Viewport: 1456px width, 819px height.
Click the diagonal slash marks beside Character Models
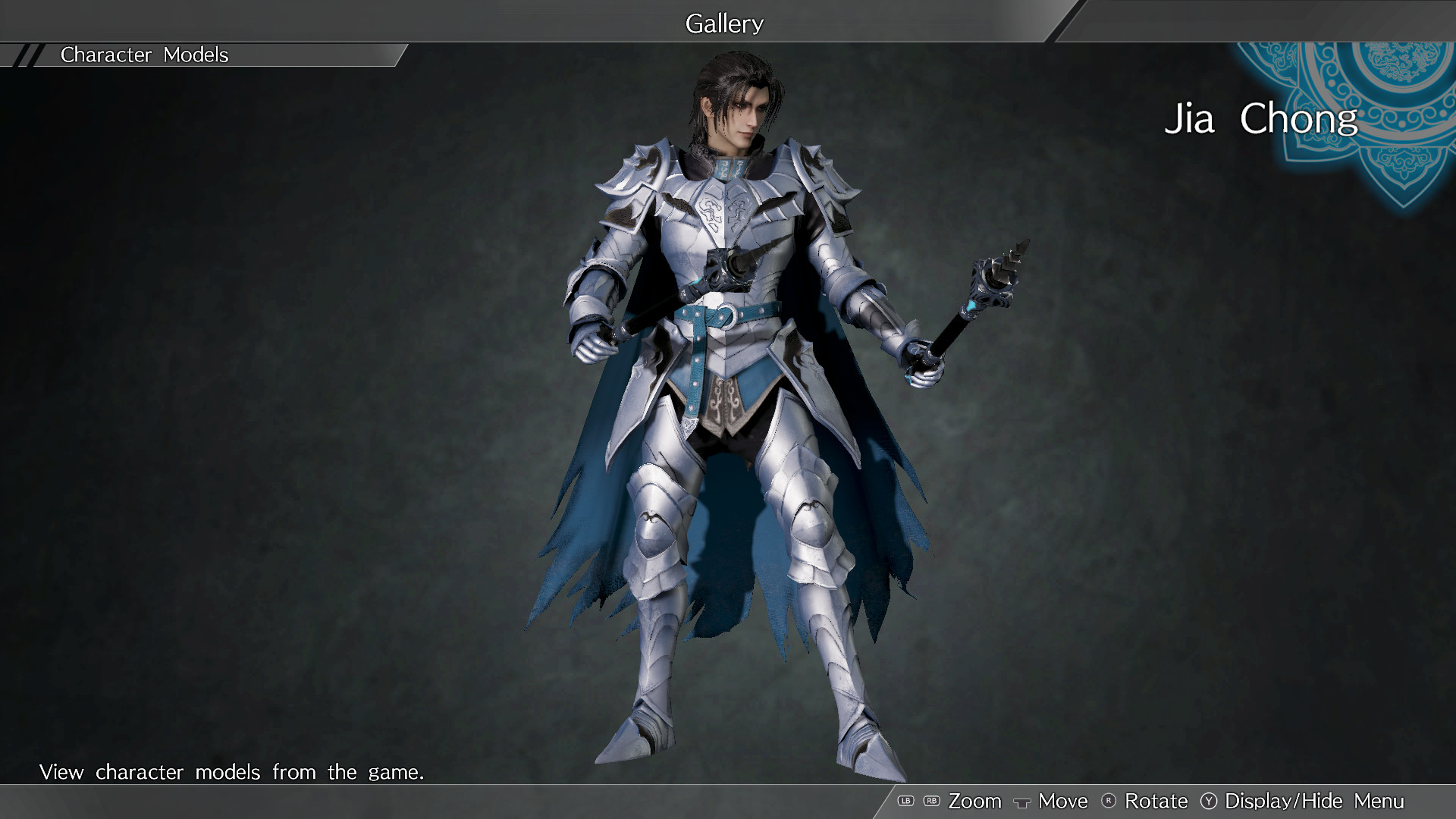click(x=27, y=55)
